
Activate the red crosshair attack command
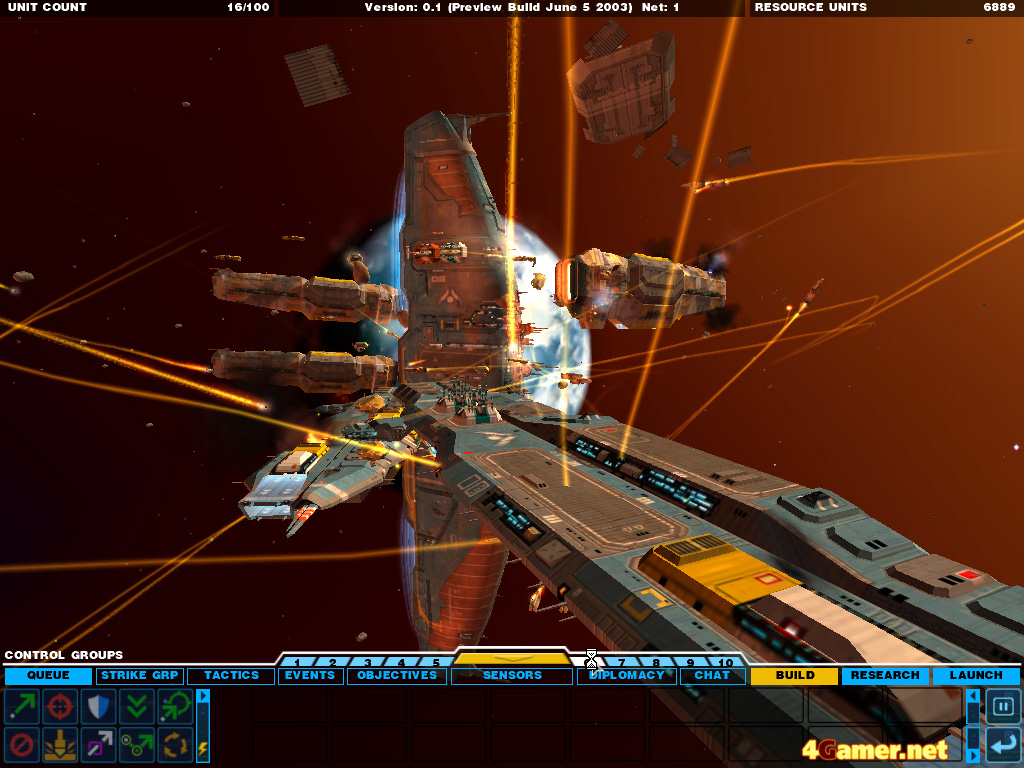click(61, 707)
